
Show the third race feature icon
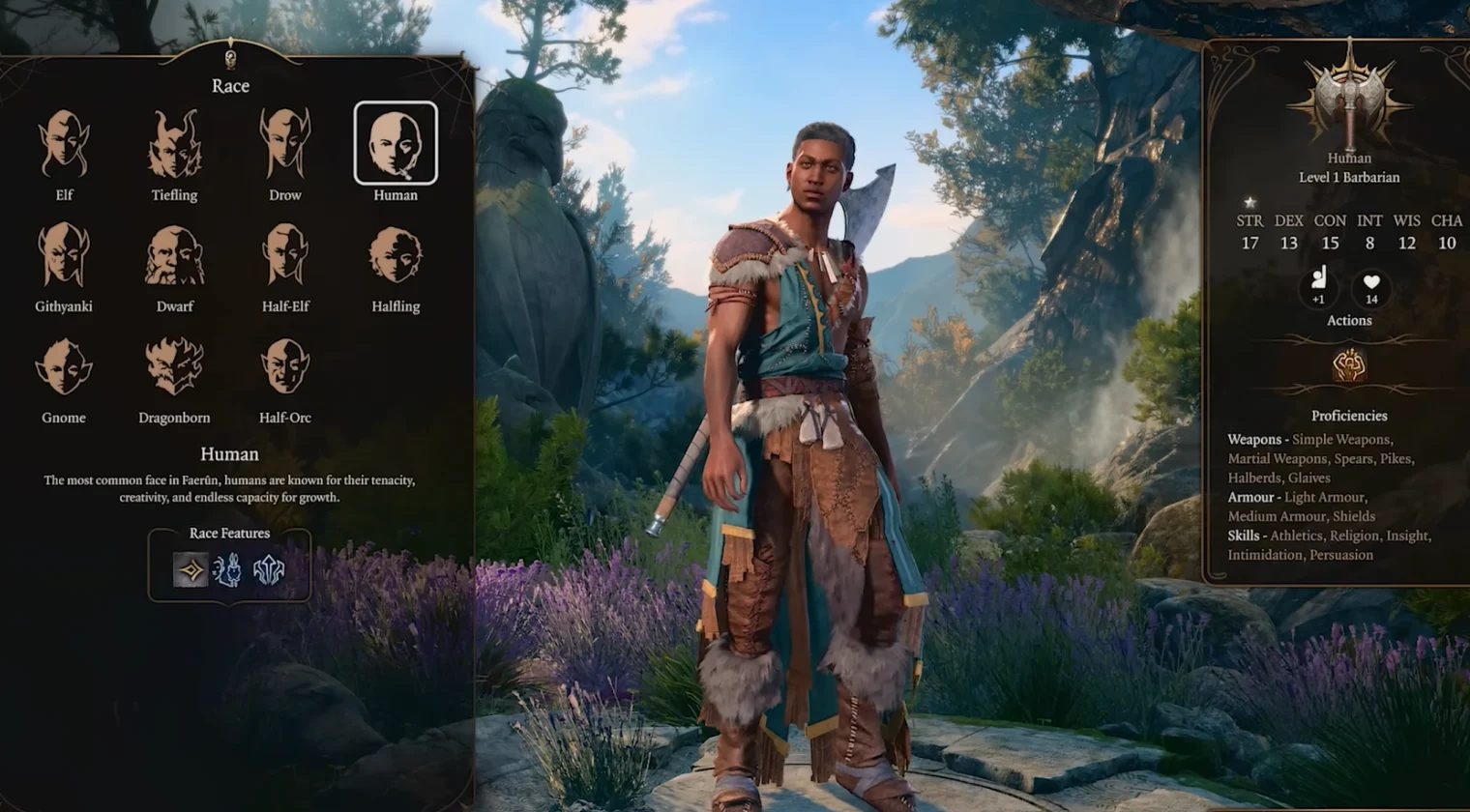(x=268, y=570)
